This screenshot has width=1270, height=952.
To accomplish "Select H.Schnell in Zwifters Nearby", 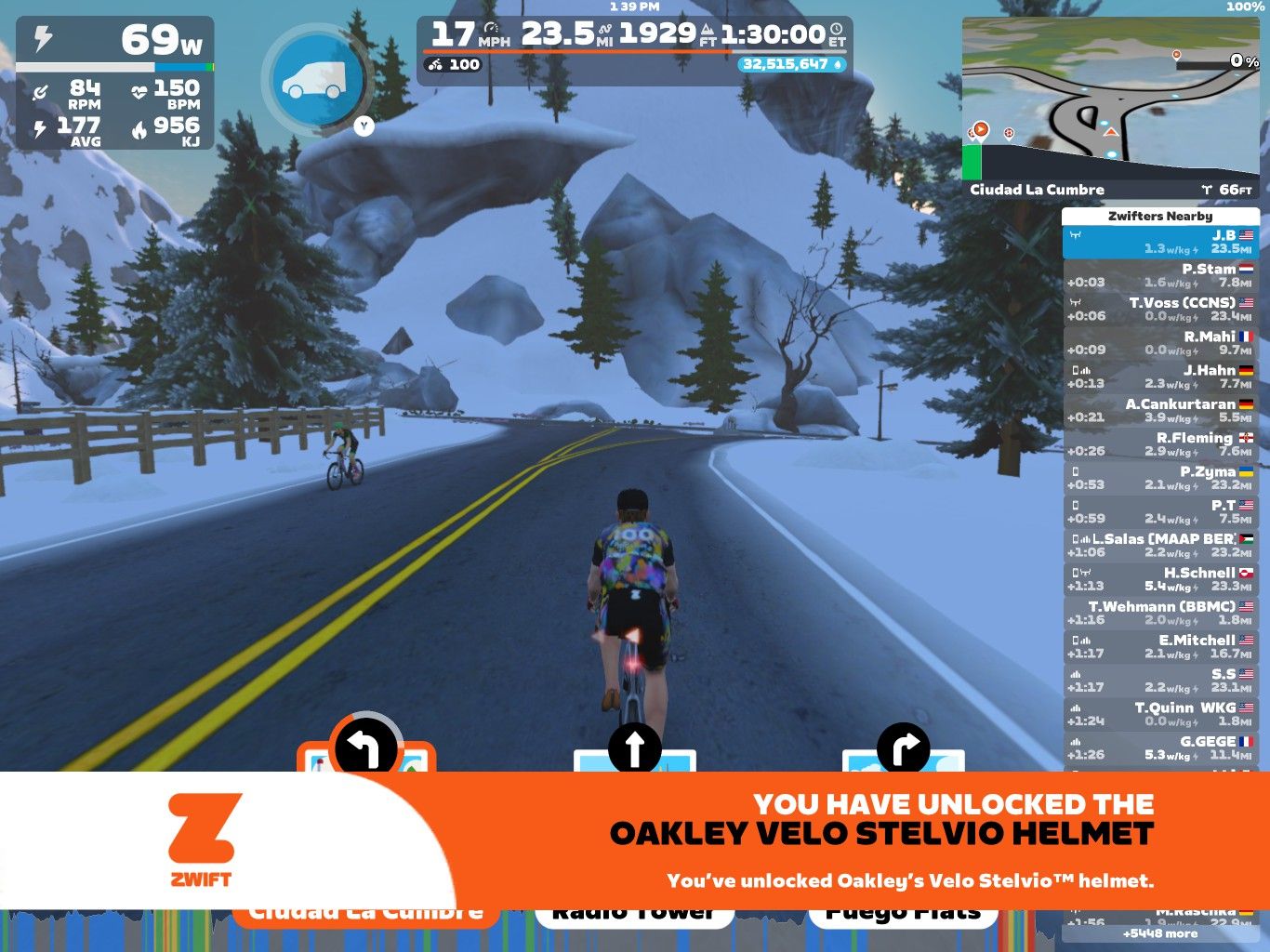I will coord(1159,579).
